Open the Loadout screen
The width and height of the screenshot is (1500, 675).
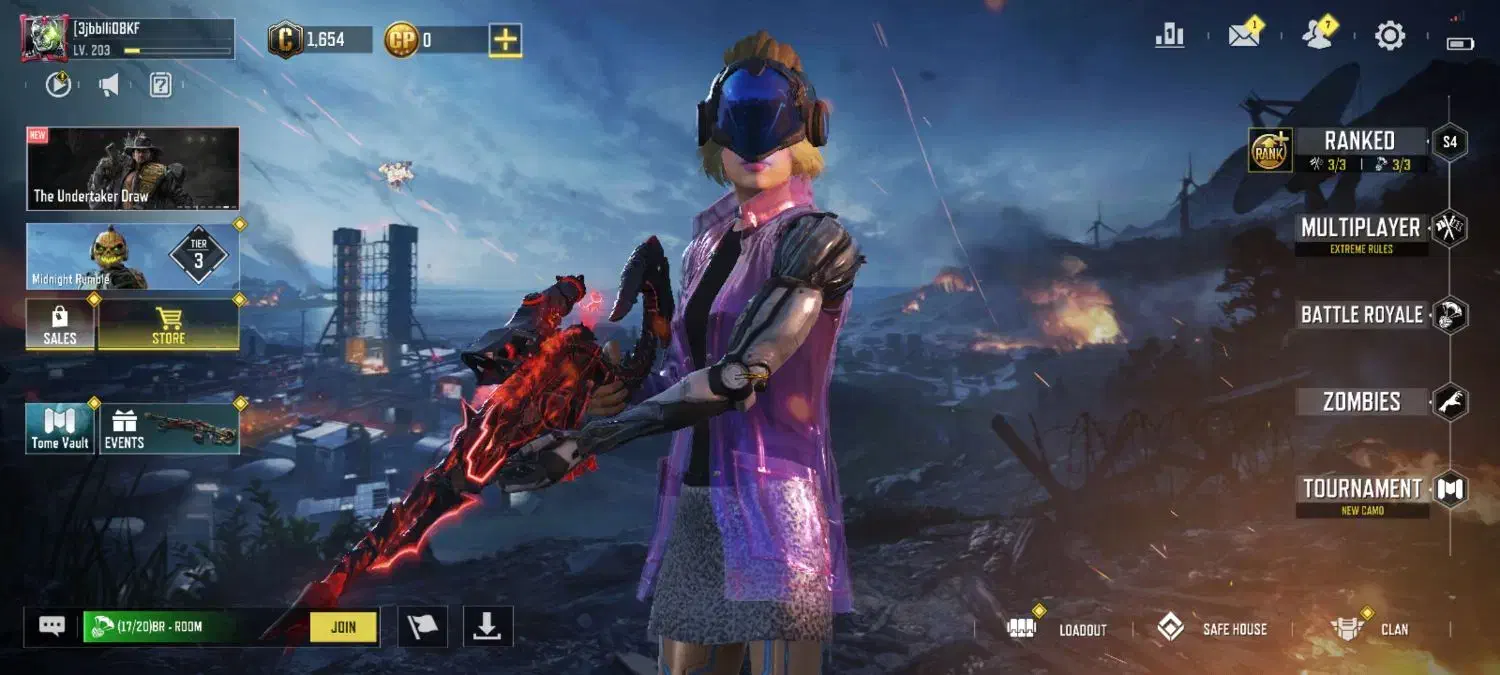click(1058, 629)
